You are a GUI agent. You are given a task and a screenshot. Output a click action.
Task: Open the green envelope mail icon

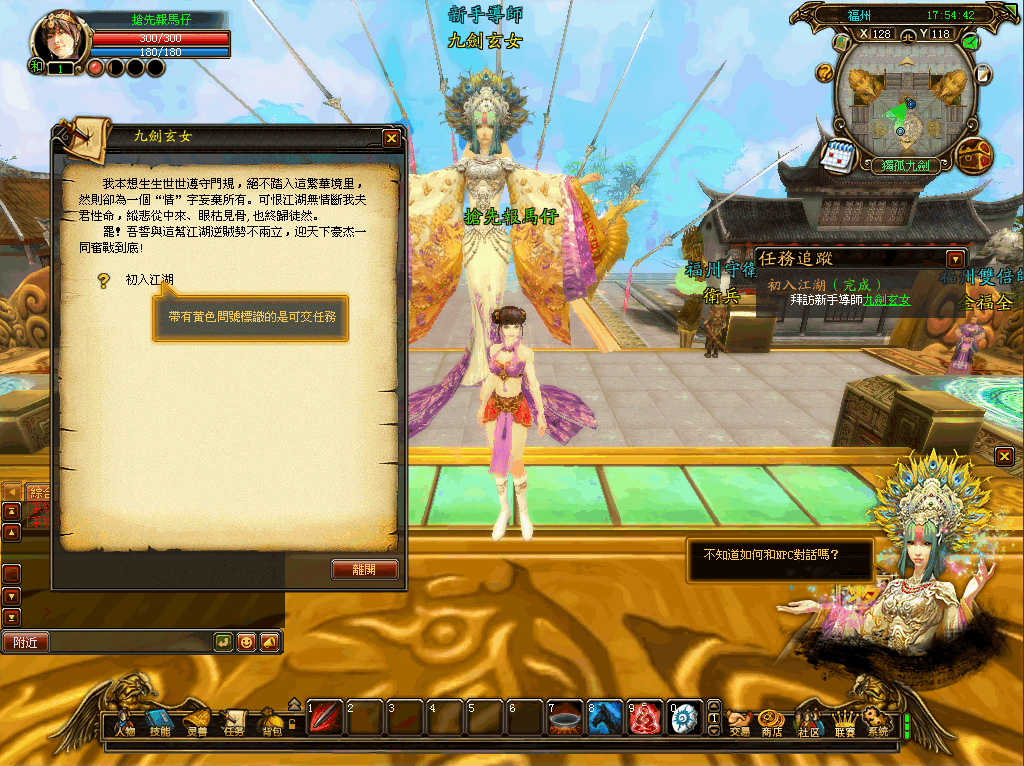(970, 42)
